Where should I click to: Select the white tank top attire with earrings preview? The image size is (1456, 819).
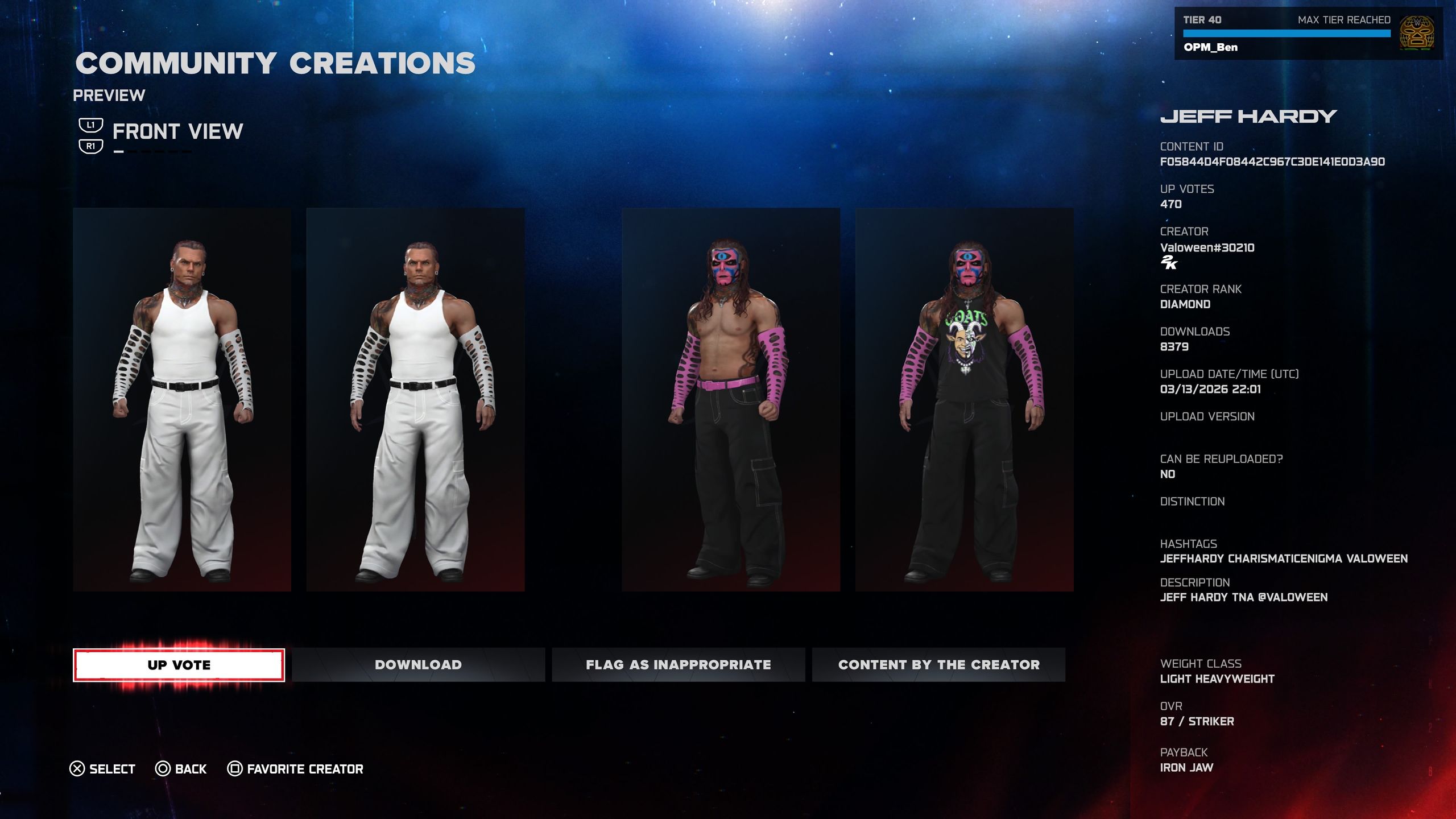182,399
